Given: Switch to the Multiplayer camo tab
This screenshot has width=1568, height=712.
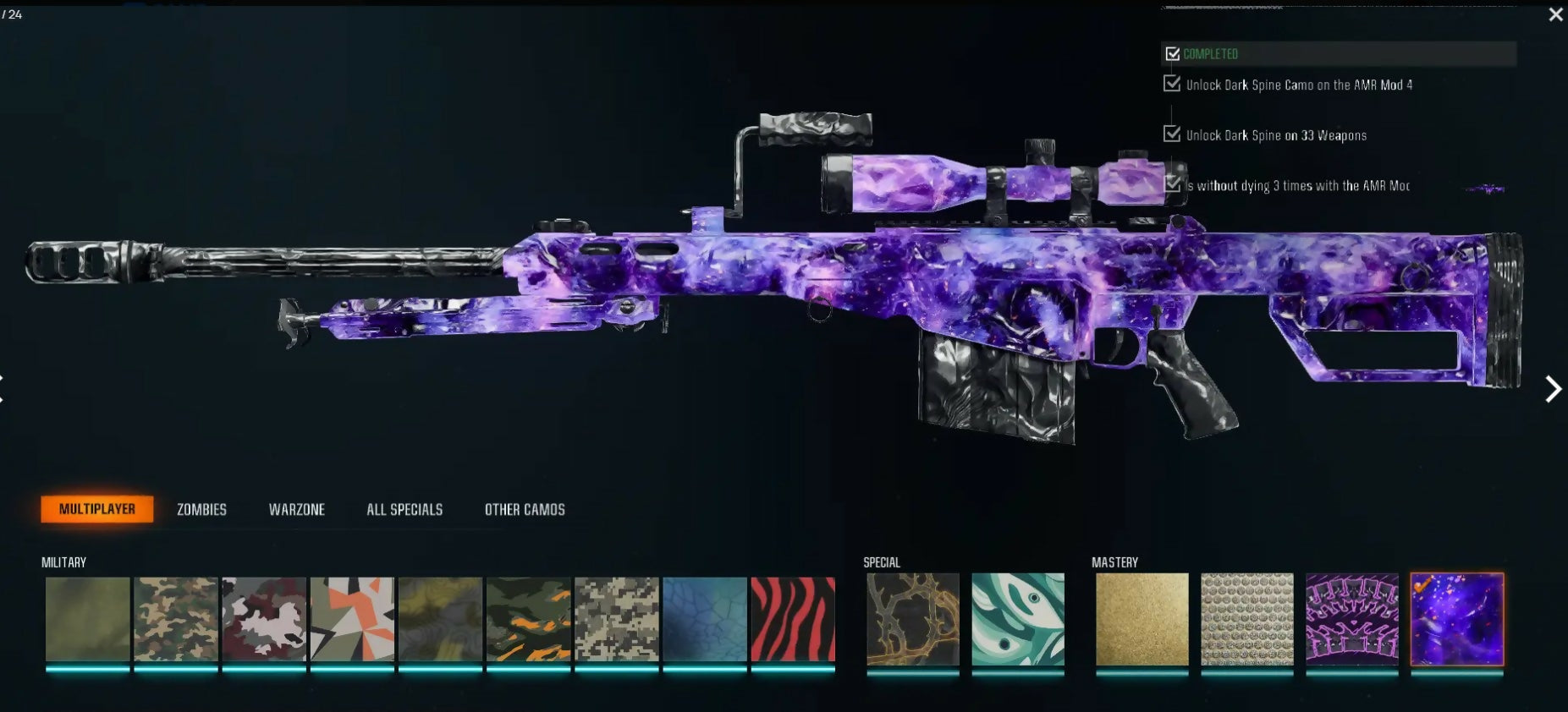Looking at the screenshot, I should (x=97, y=509).
